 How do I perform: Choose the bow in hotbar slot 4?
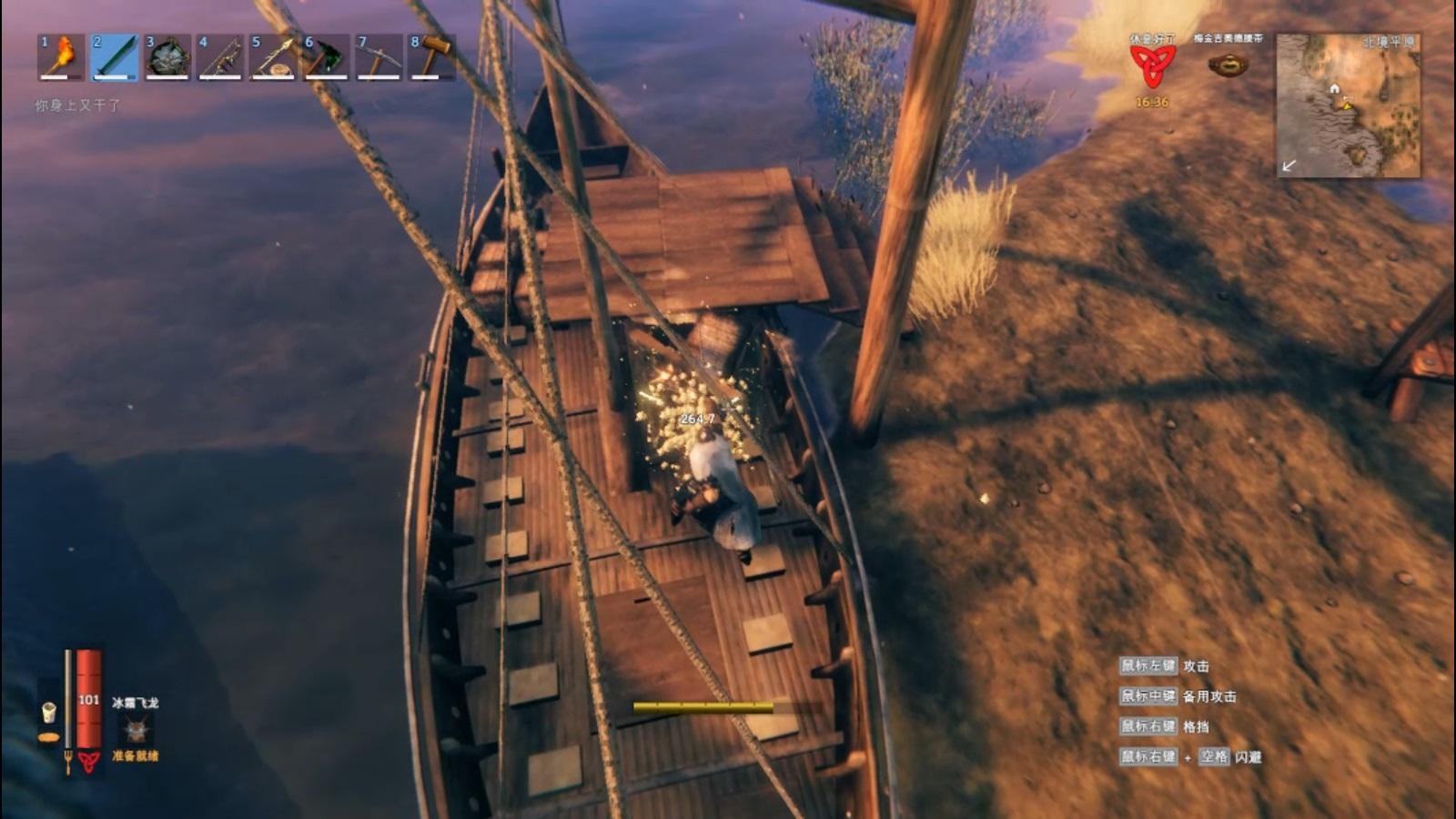coord(220,57)
